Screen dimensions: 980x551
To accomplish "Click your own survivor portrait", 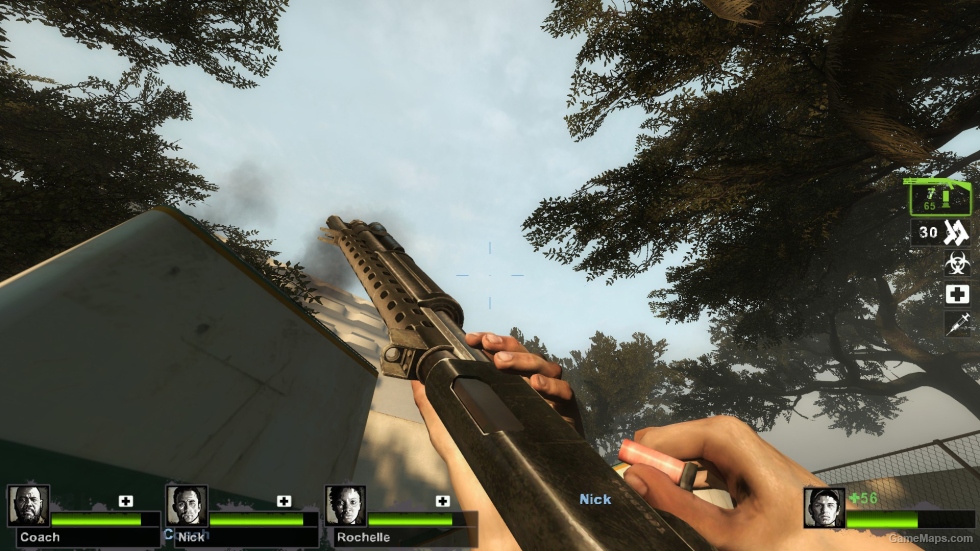I will [824, 508].
